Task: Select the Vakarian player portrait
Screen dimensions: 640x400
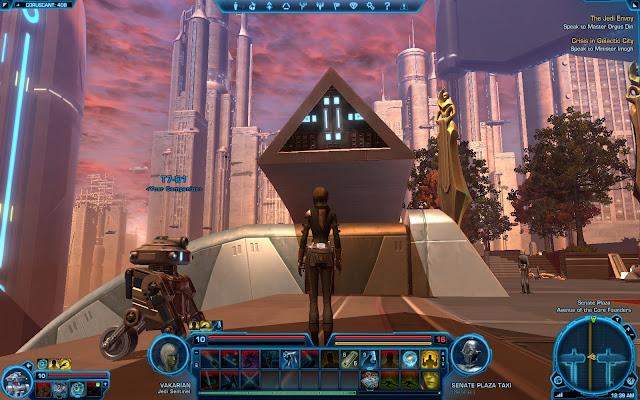Action: 168,357
